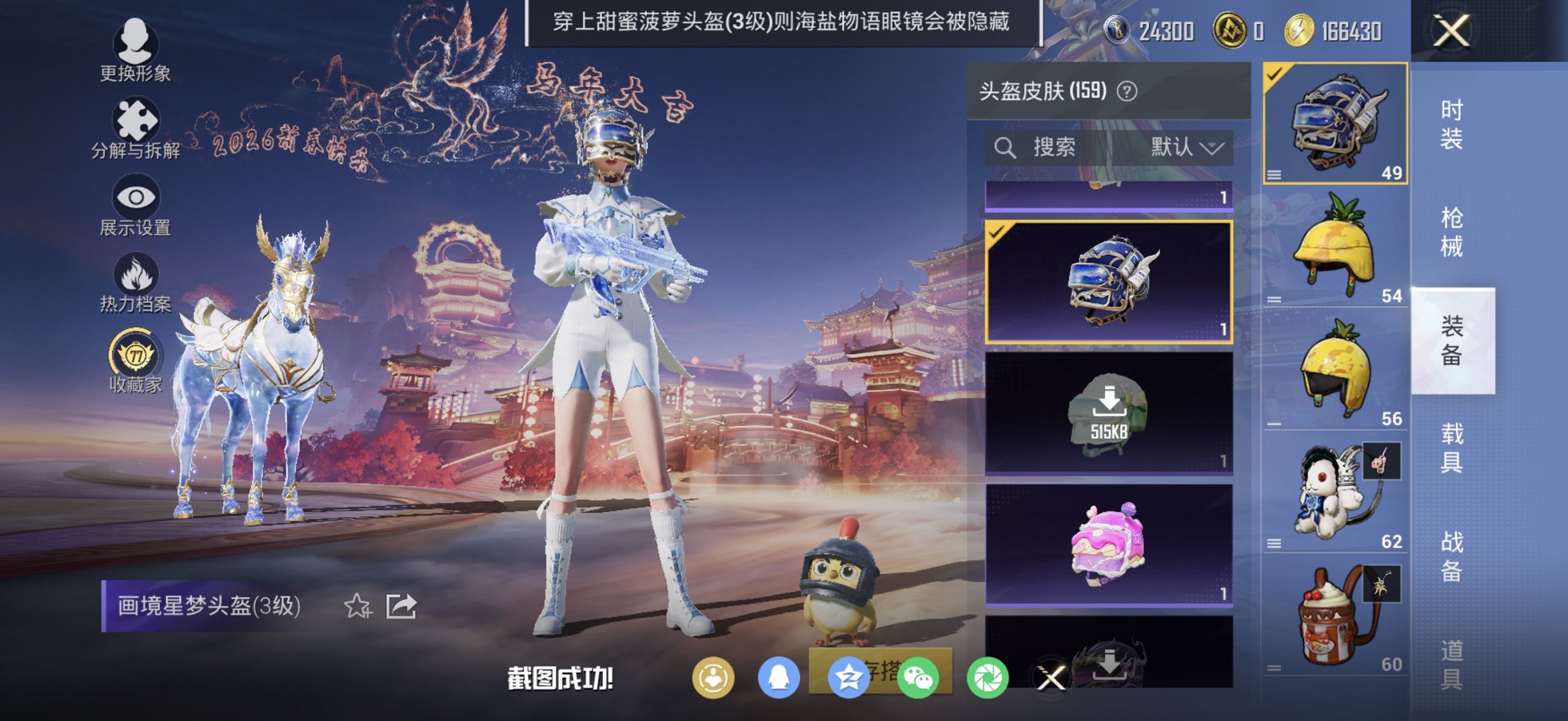The width and height of the screenshot is (1568, 721).
Task: Open the 默认 sort order dropdown
Action: point(1188,146)
